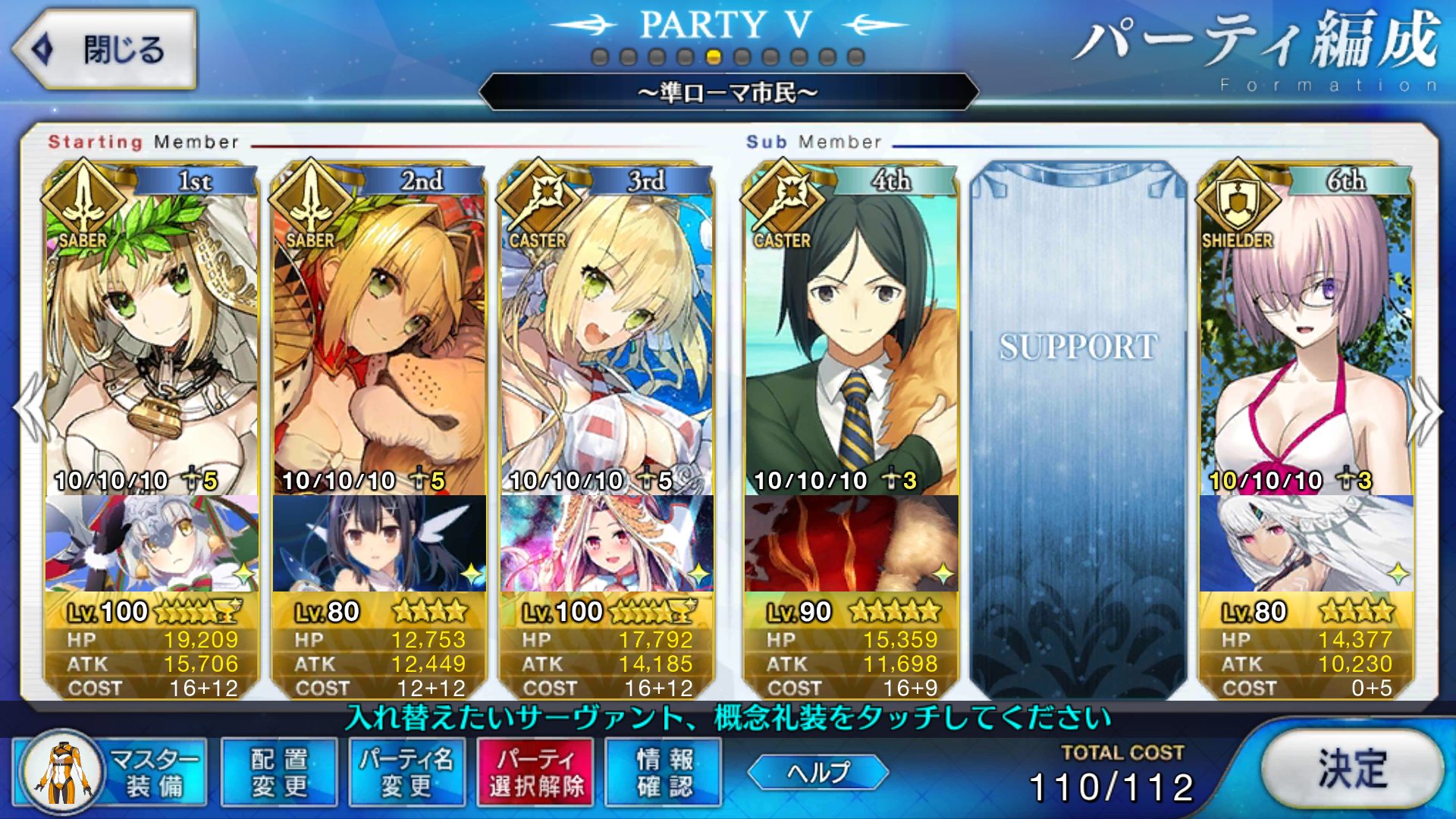Go to the previous party with left arrow

[30, 408]
